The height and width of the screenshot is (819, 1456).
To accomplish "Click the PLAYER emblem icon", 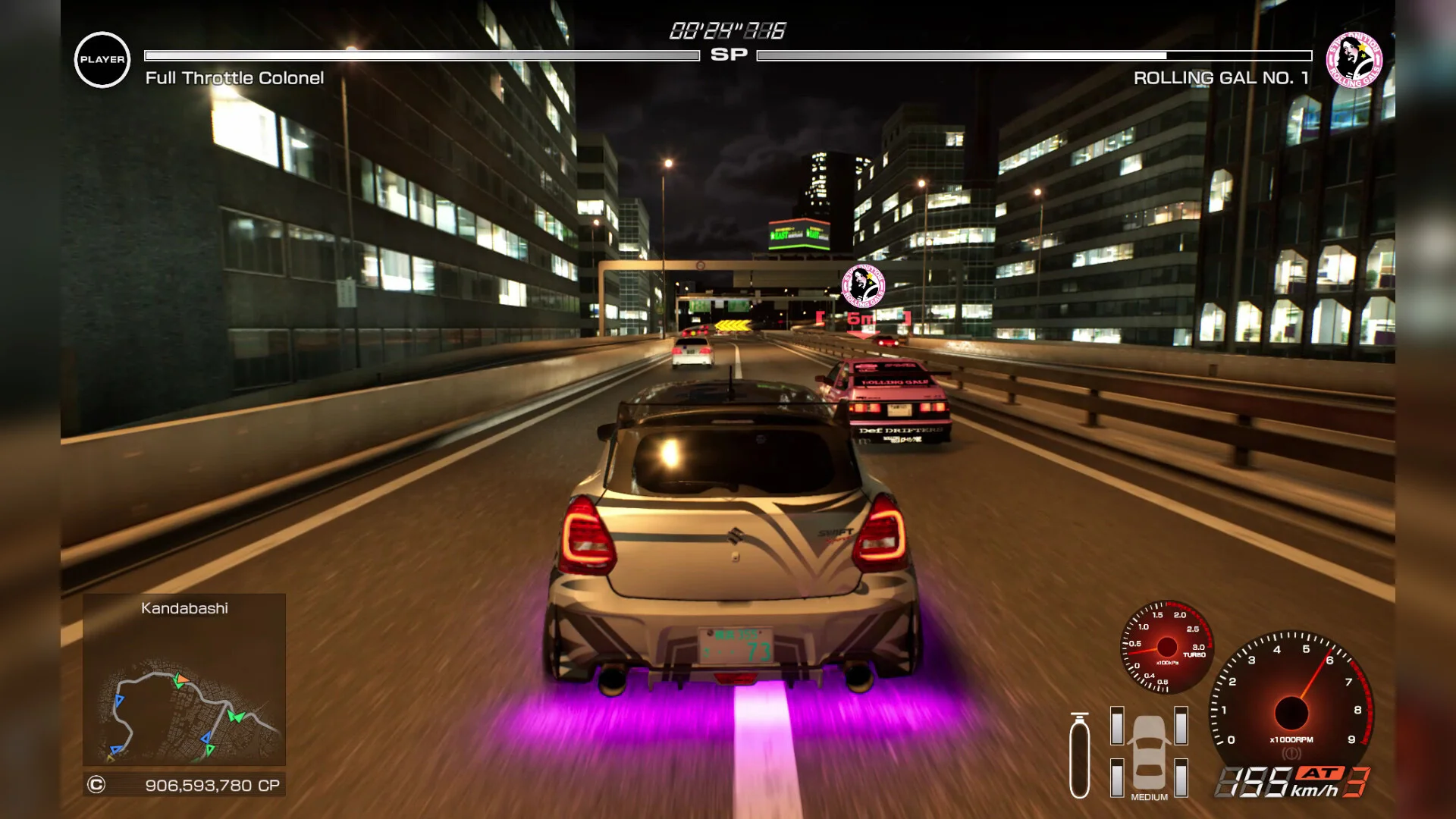I will click(102, 58).
